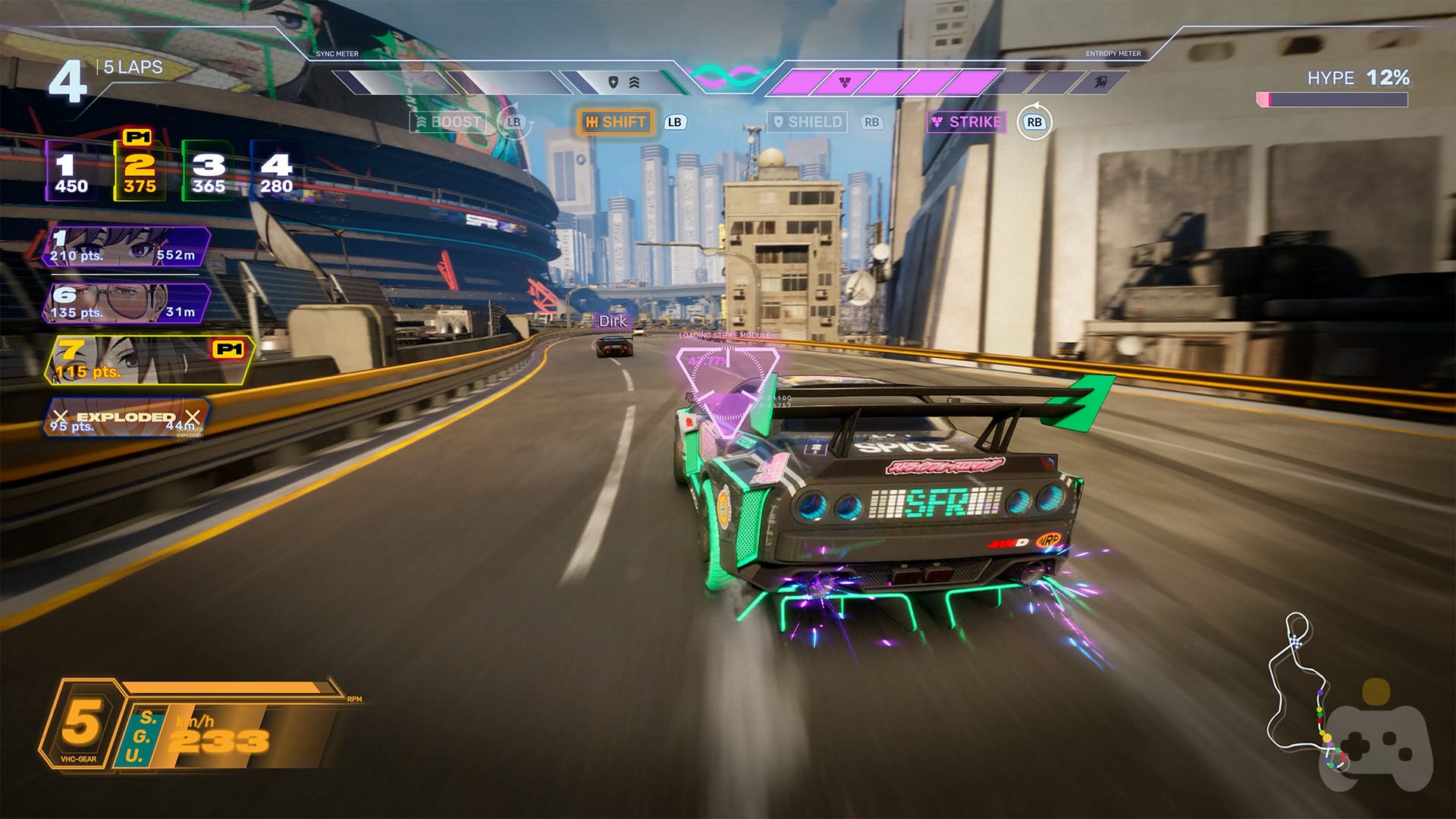Activate the STRIKE ability
The height and width of the screenshot is (819, 1456).
pyautogui.click(x=967, y=122)
